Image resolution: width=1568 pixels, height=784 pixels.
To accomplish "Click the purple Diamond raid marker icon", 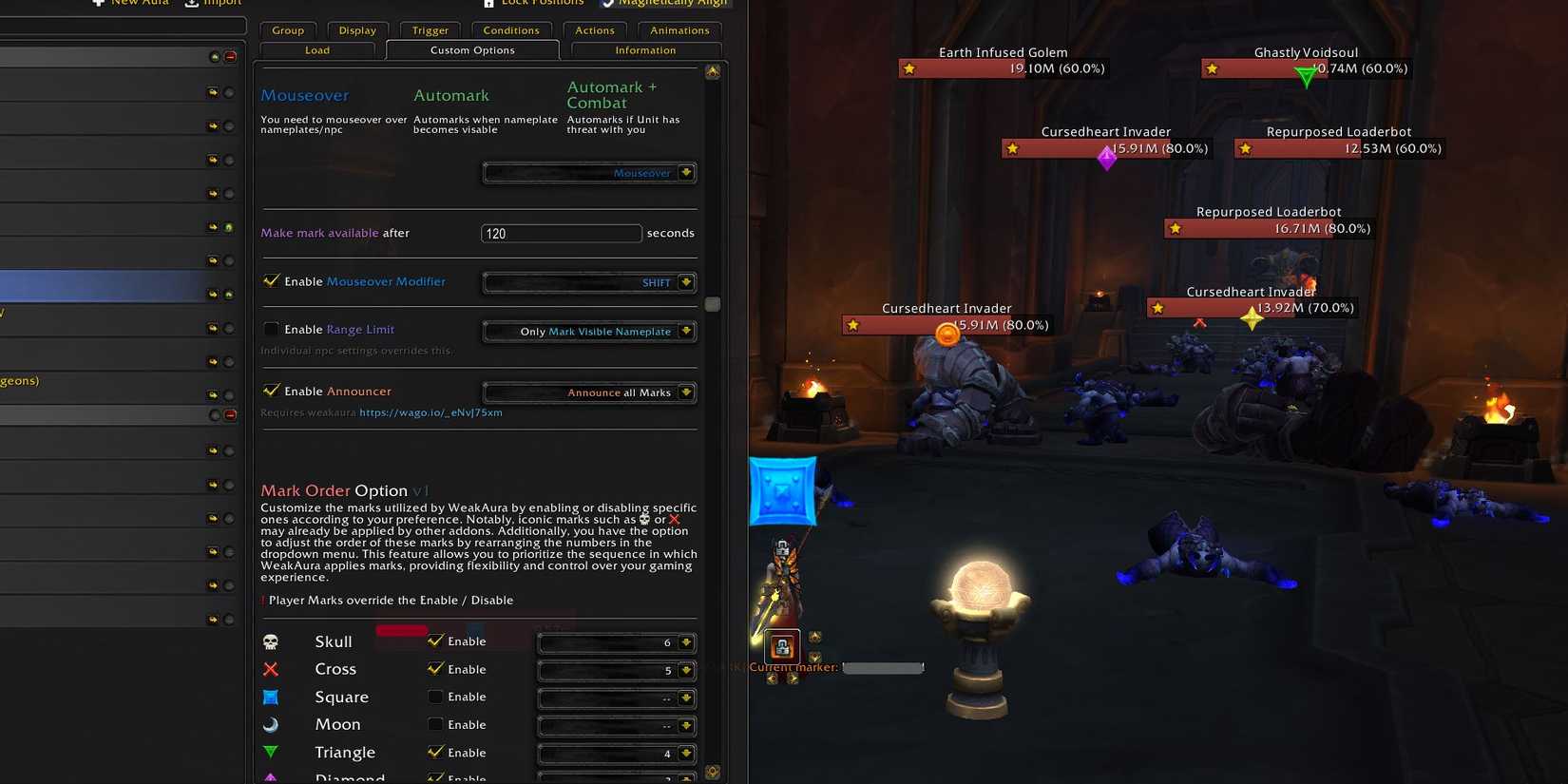I will tap(271, 777).
